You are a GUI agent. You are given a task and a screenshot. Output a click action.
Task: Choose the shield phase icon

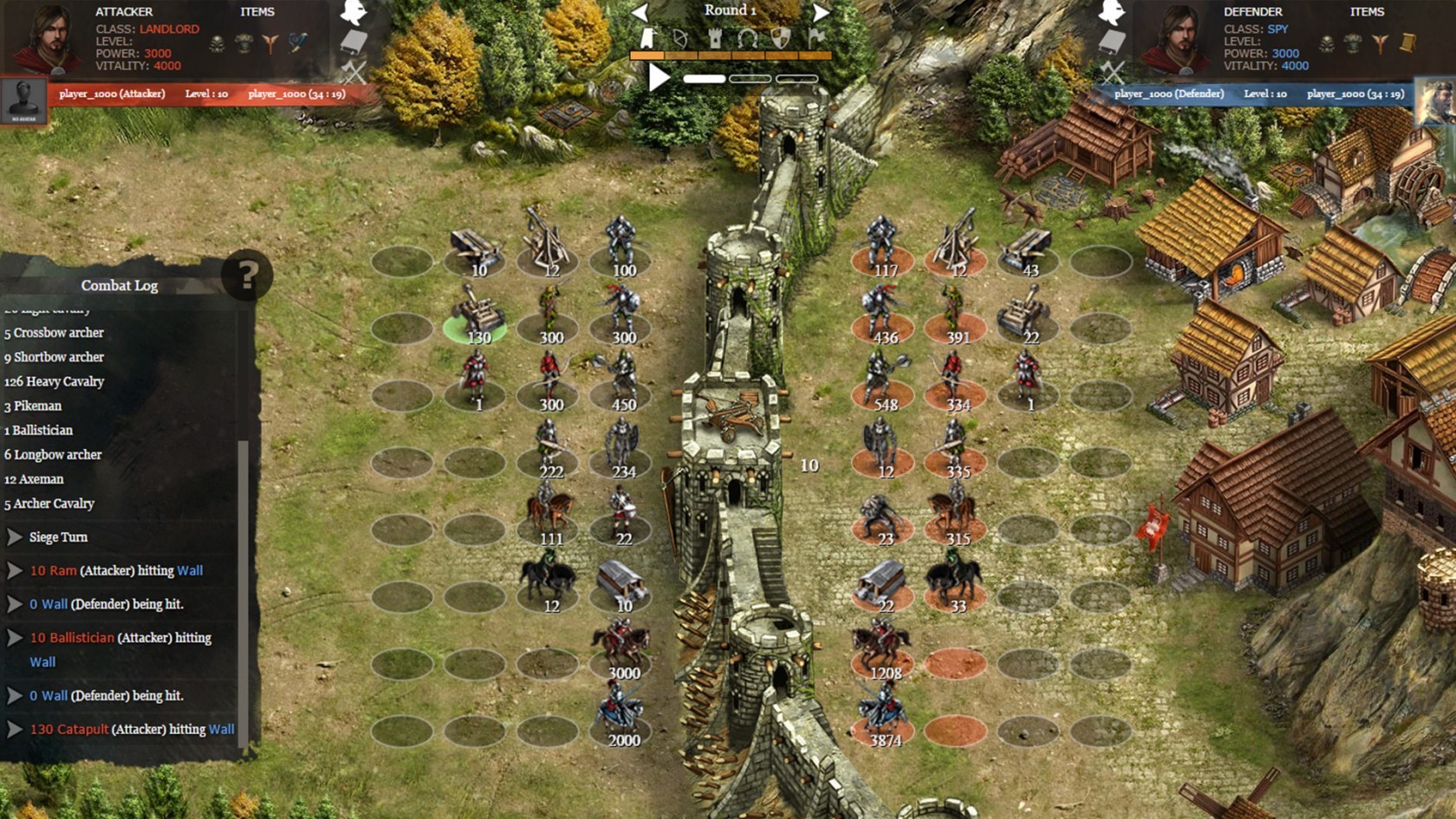tap(781, 39)
